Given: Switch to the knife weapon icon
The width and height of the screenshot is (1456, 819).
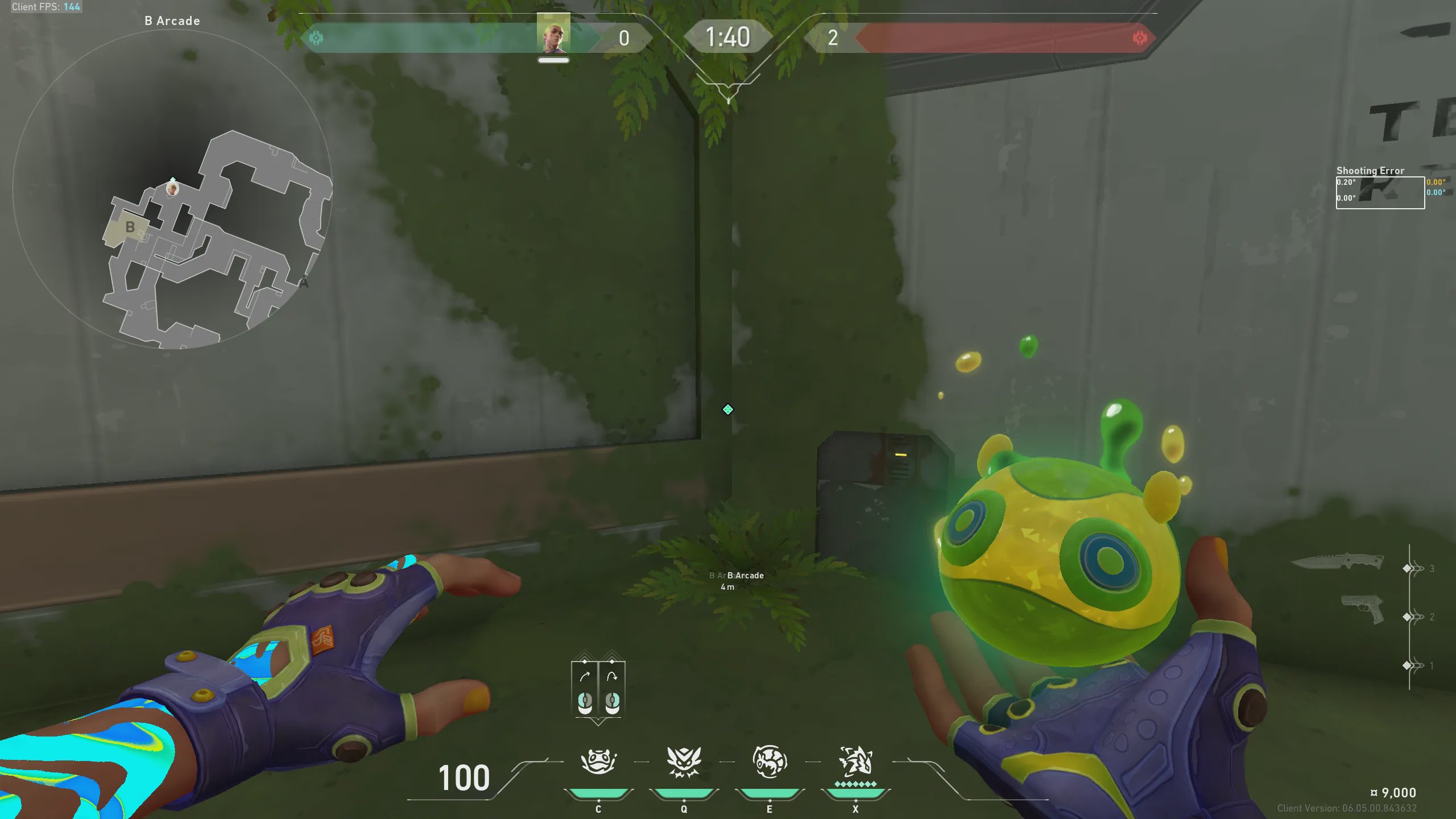Looking at the screenshot, I should point(1338,562).
